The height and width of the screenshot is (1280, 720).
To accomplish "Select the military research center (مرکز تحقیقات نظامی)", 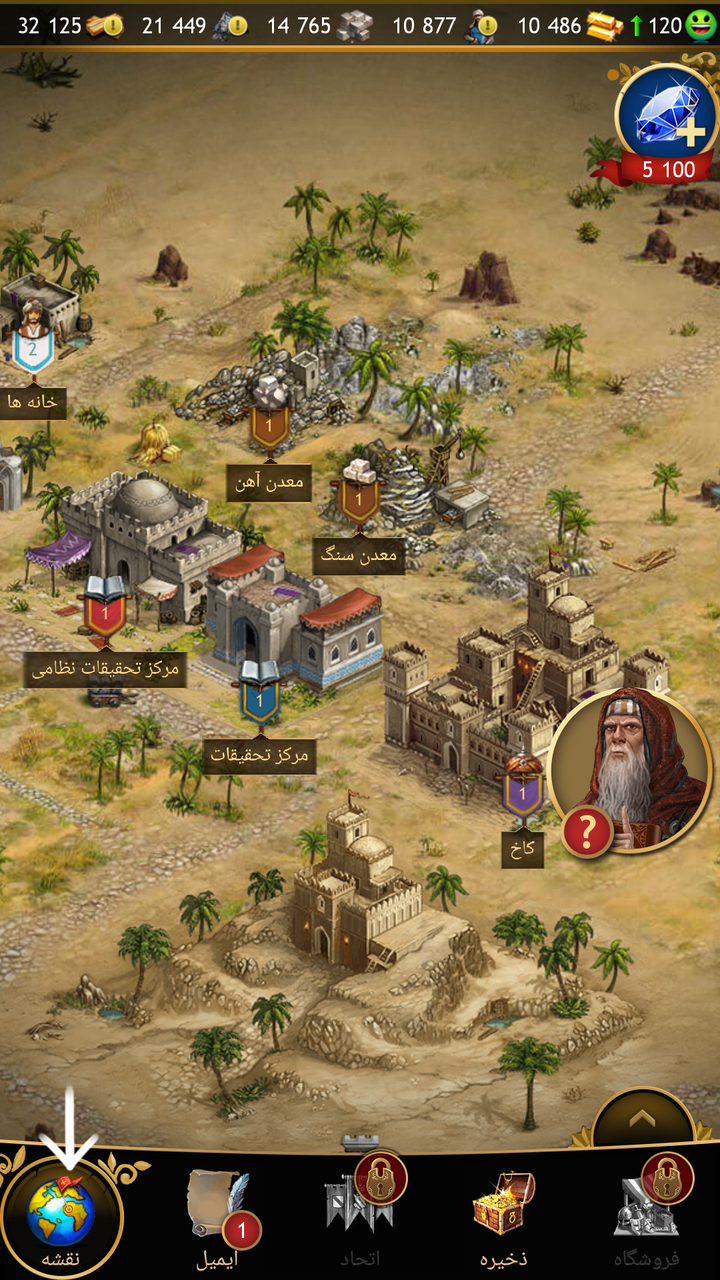I will [105, 668].
